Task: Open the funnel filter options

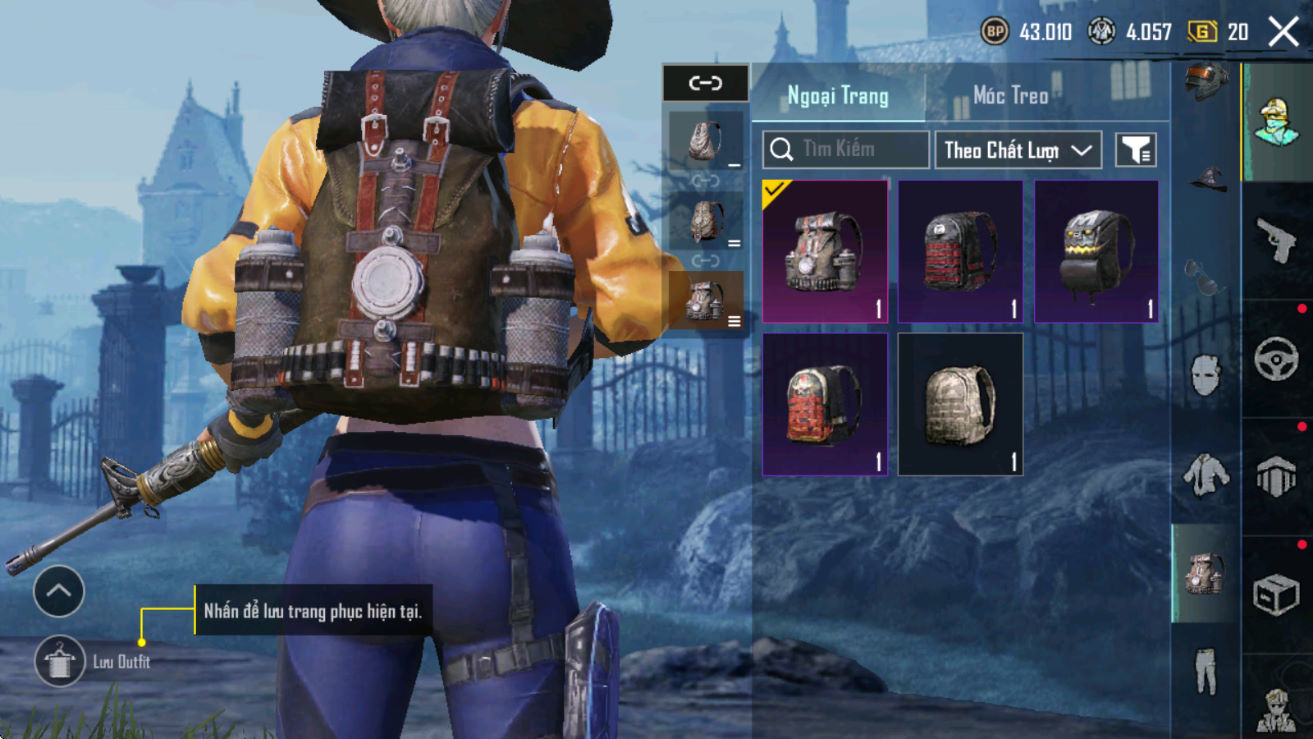Action: (x=1136, y=150)
